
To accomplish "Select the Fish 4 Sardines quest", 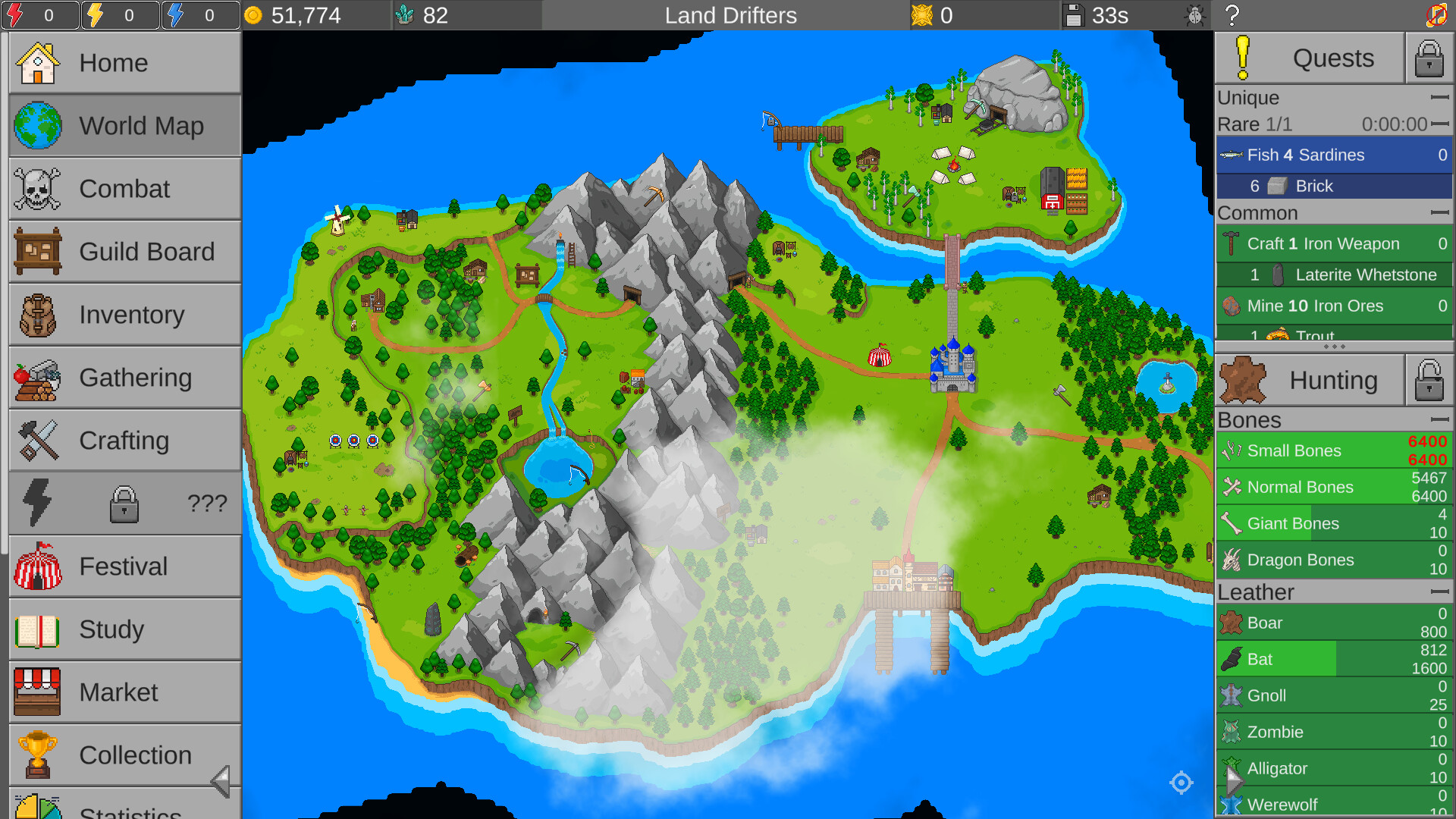I will click(1335, 155).
